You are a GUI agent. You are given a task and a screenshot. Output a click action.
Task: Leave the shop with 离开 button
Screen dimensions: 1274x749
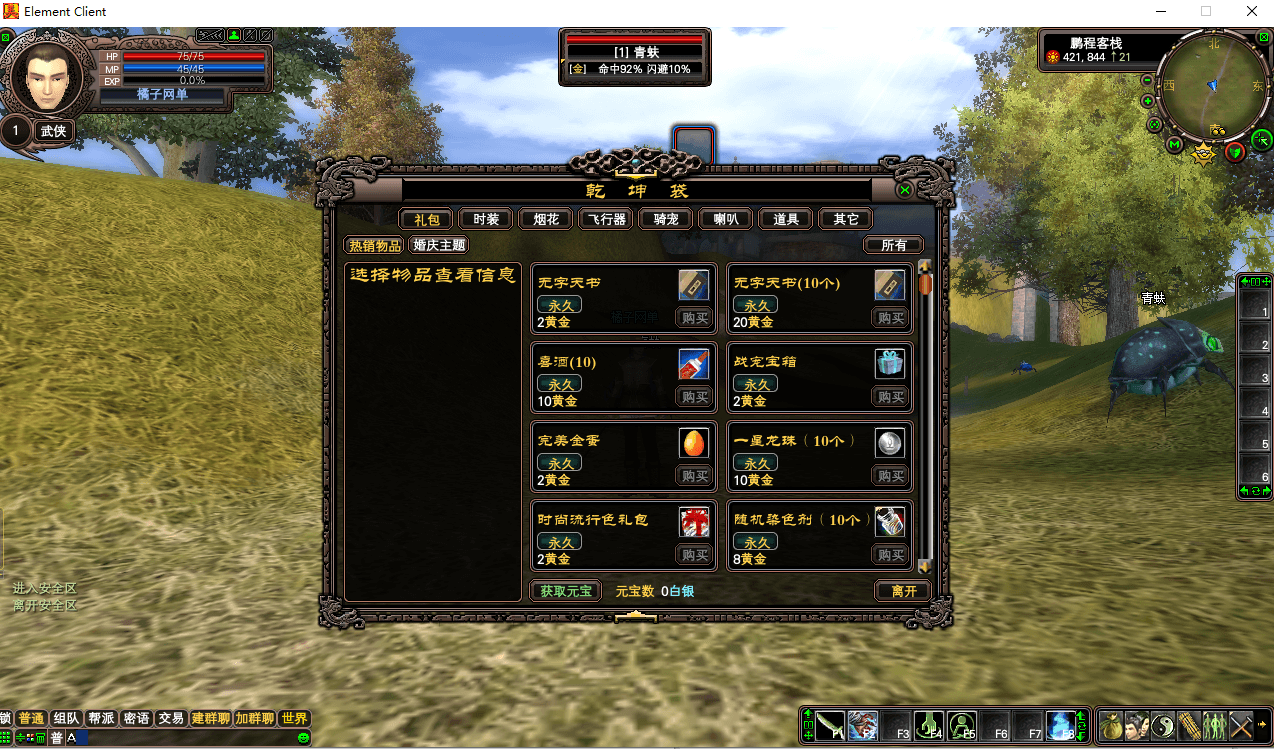pos(903,591)
